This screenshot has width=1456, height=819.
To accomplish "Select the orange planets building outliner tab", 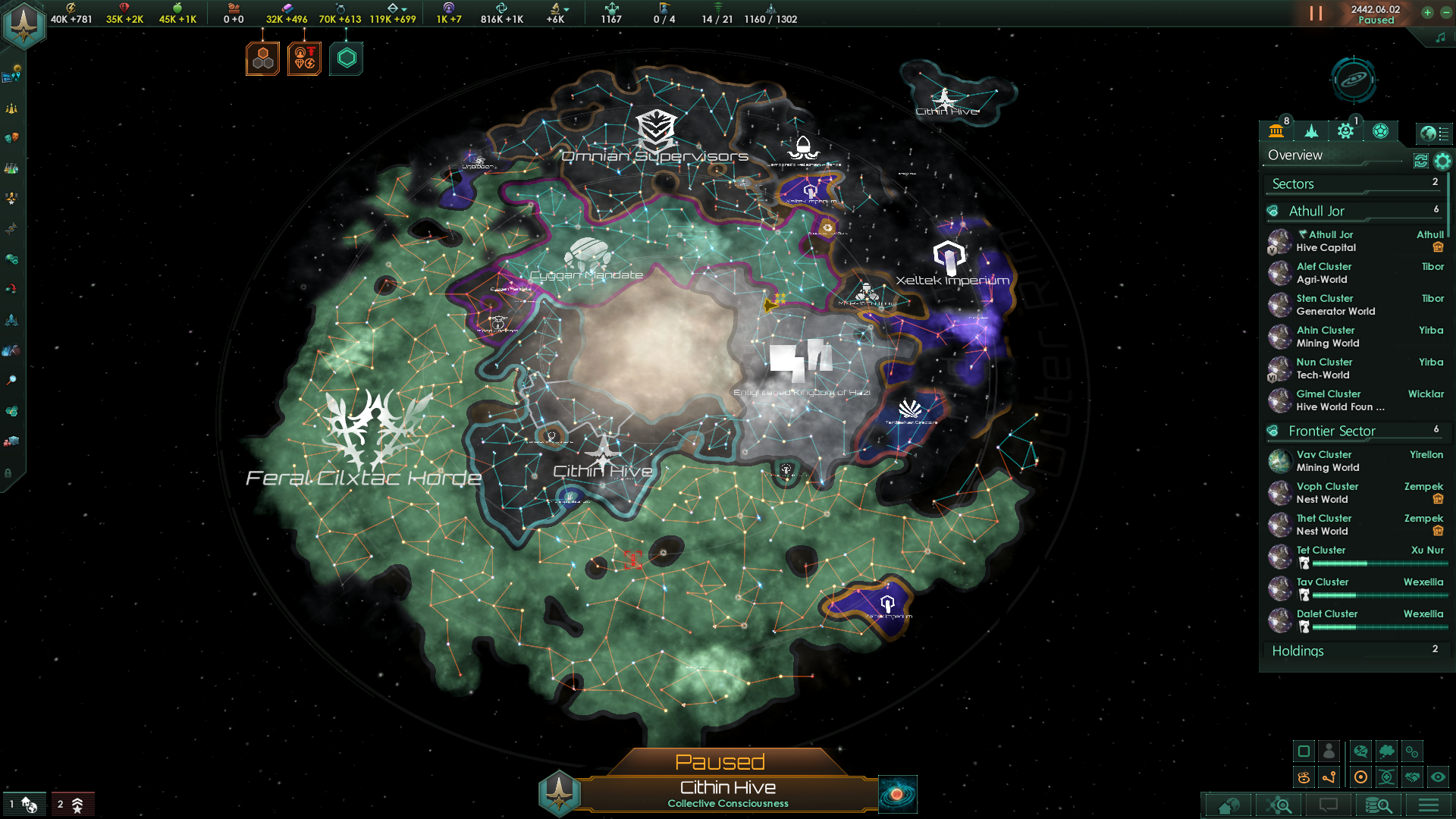I will (x=1276, y=131).
